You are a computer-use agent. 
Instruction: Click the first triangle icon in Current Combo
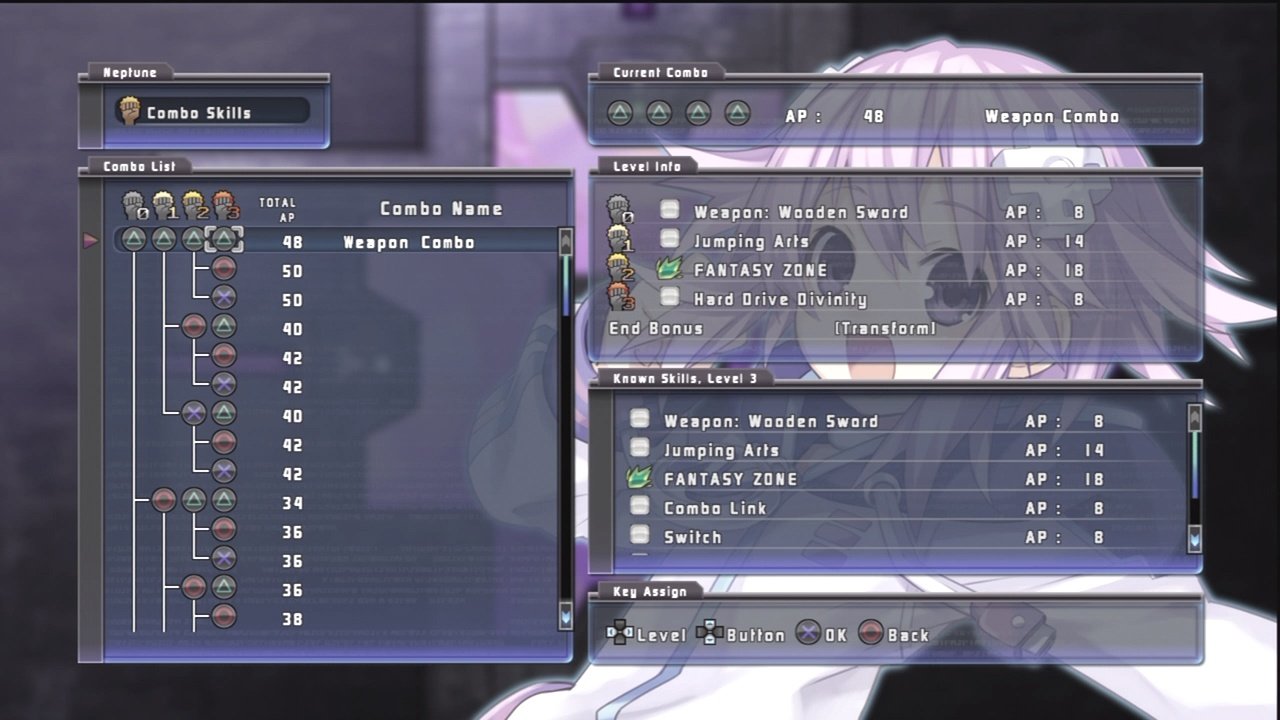619,114
